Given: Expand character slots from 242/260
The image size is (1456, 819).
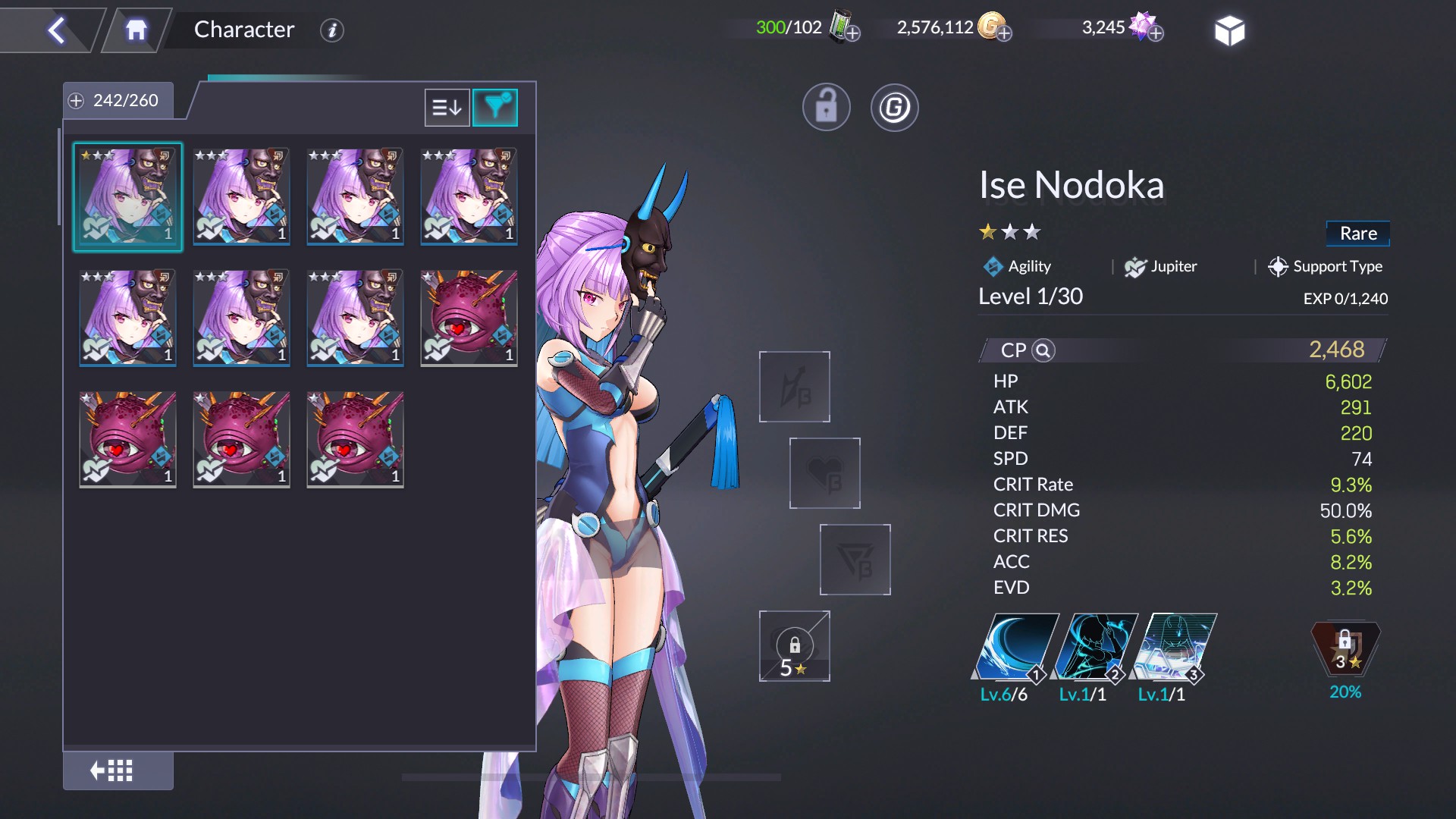Looking at the screenshot, I should point(76,101).
